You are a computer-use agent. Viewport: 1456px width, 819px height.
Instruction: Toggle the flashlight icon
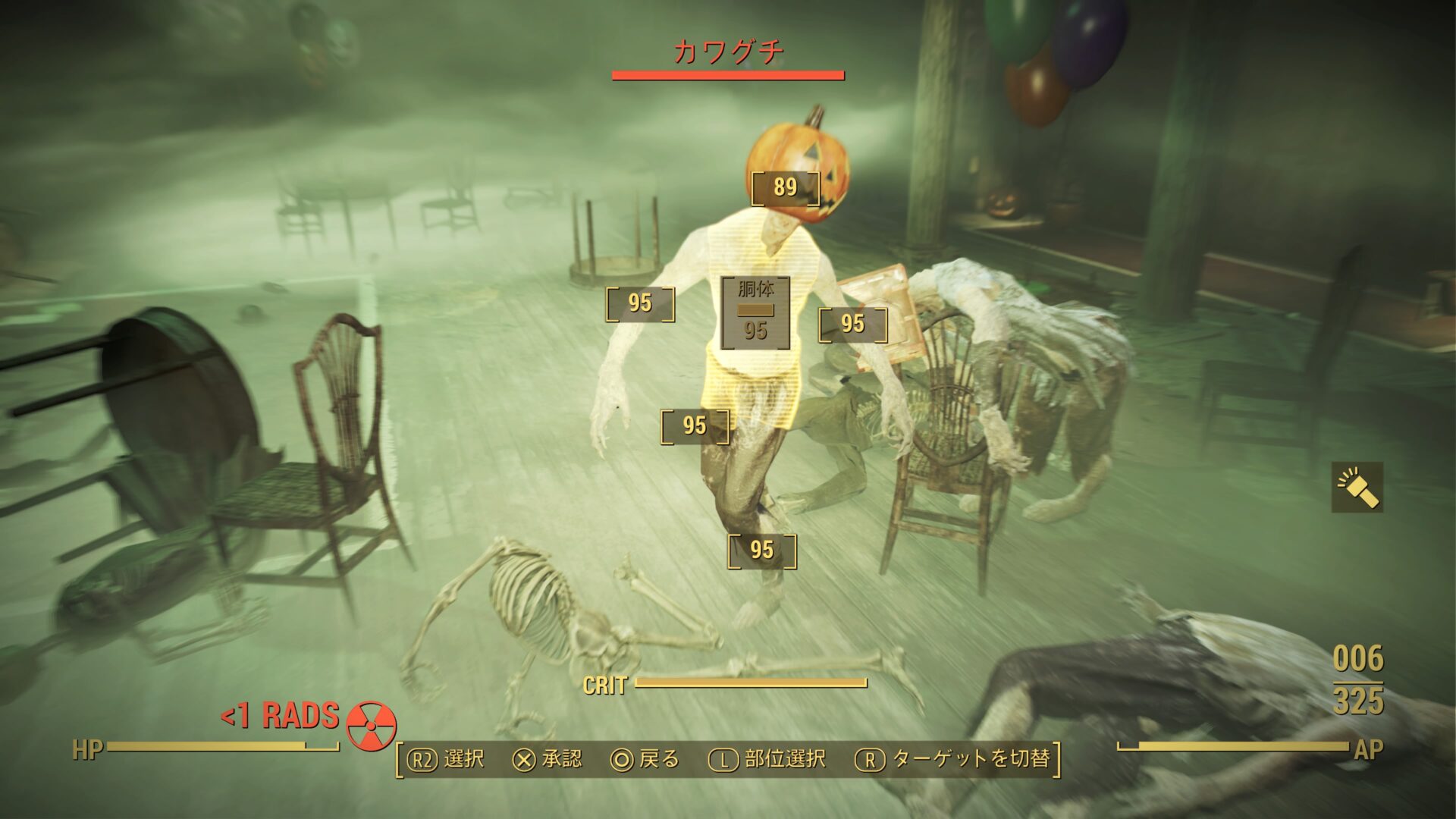(x=1357, y=487)
